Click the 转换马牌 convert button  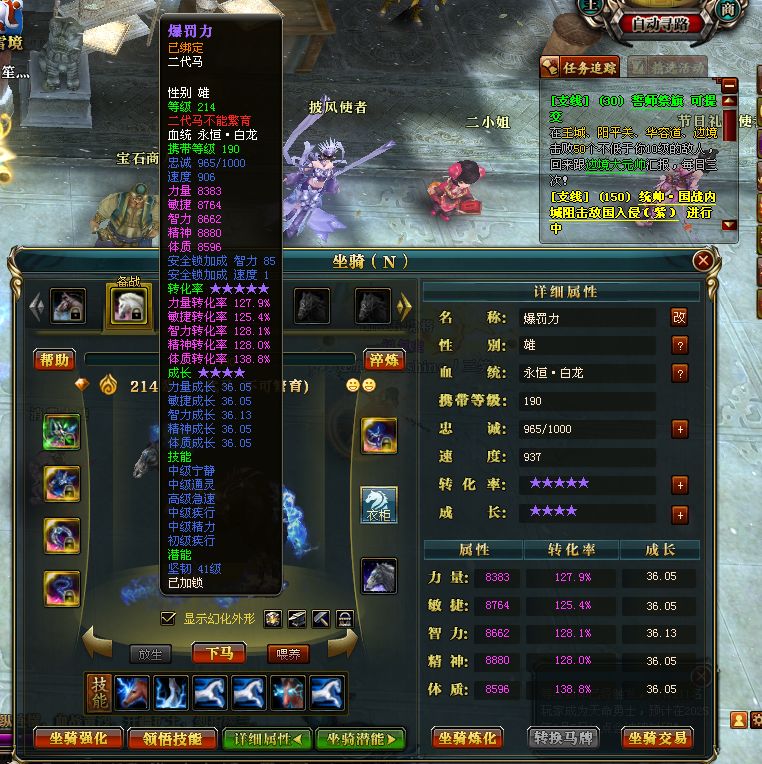pos(563,739)
